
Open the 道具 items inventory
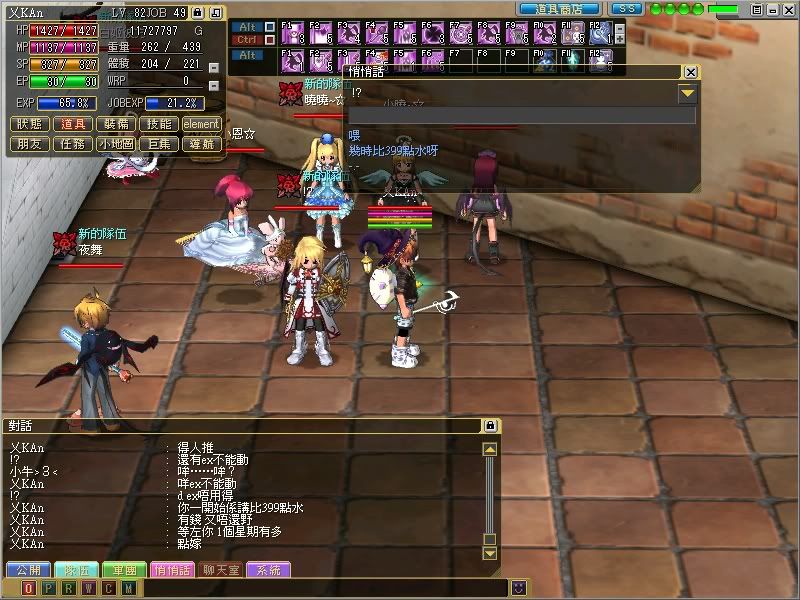tap(73, 124)
